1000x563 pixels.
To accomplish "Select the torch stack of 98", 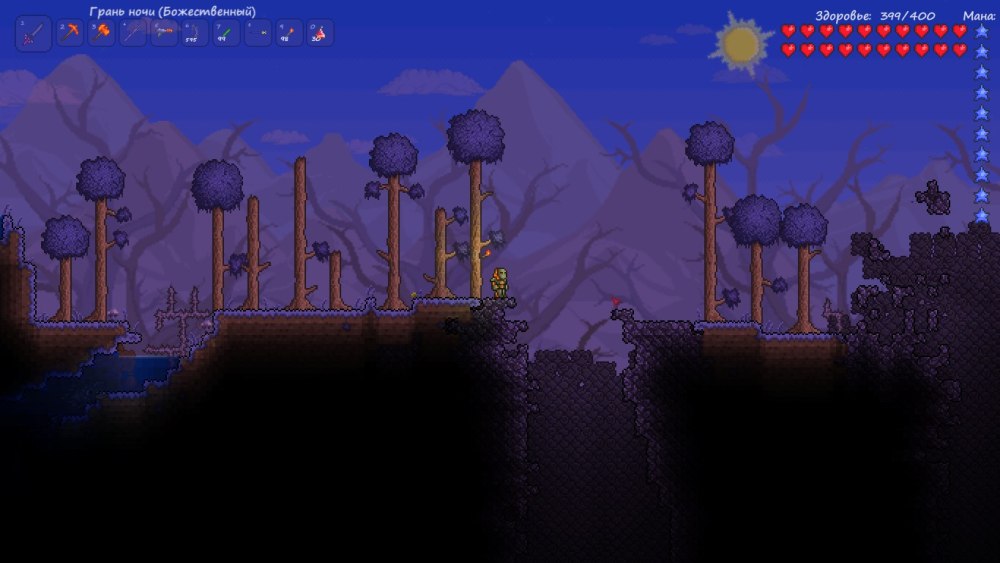I will (289, 33).
